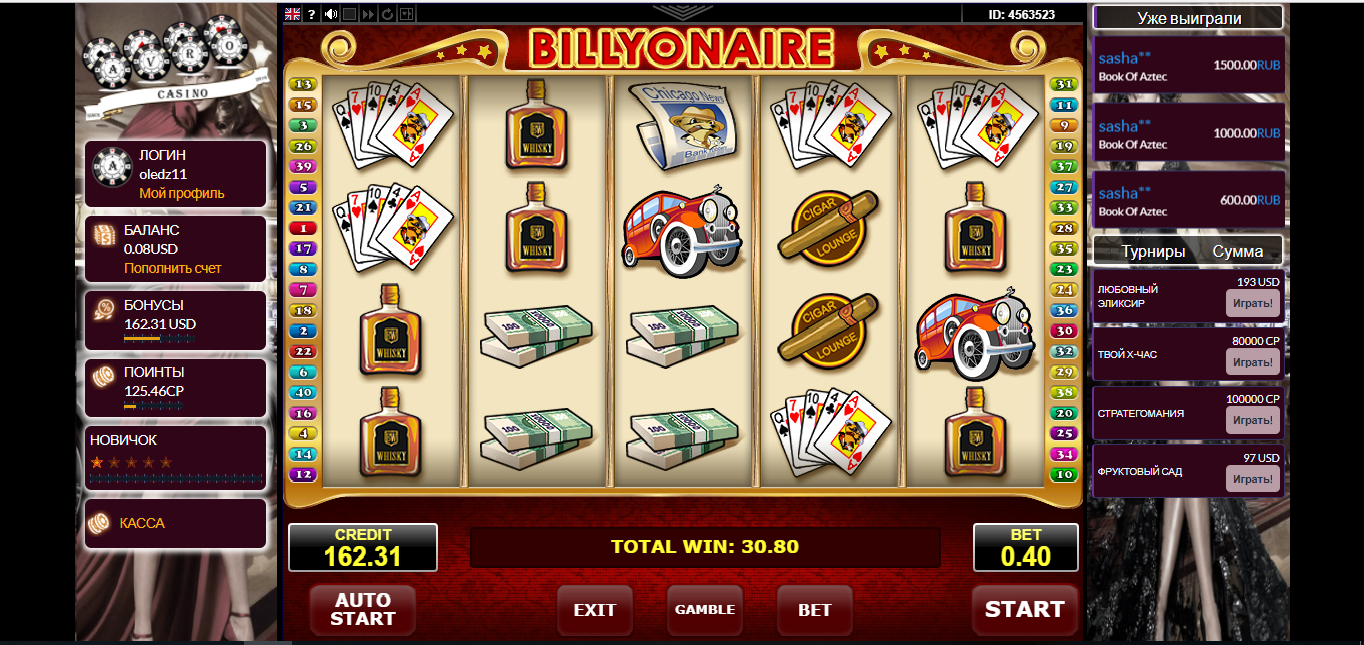Spin the reels with the START button
1364x645 pixels.
tap(1024, 610)
